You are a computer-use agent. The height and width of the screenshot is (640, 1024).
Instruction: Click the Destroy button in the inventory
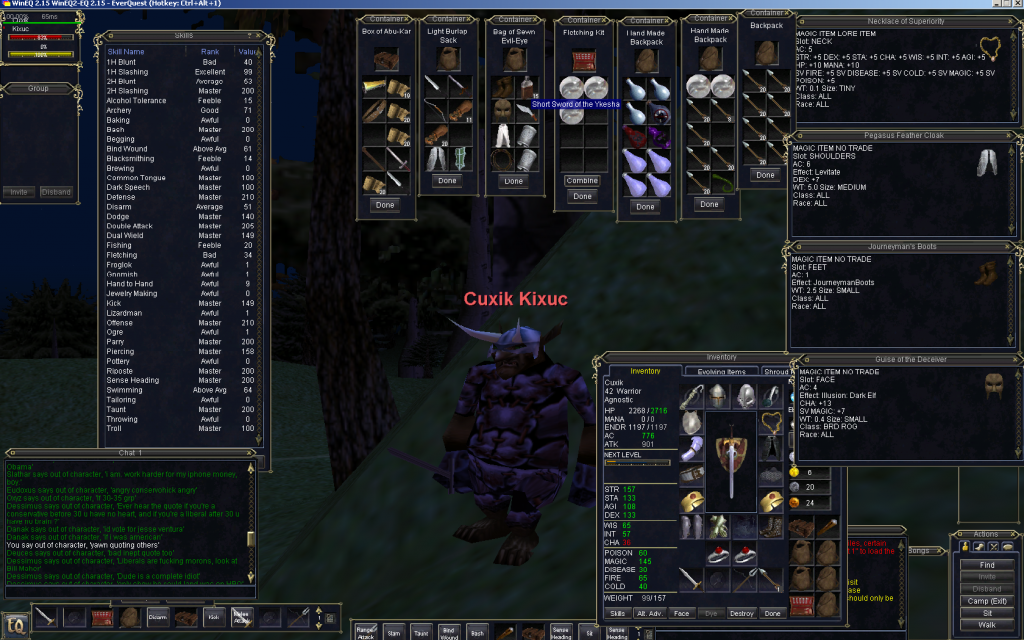point(742,613)
